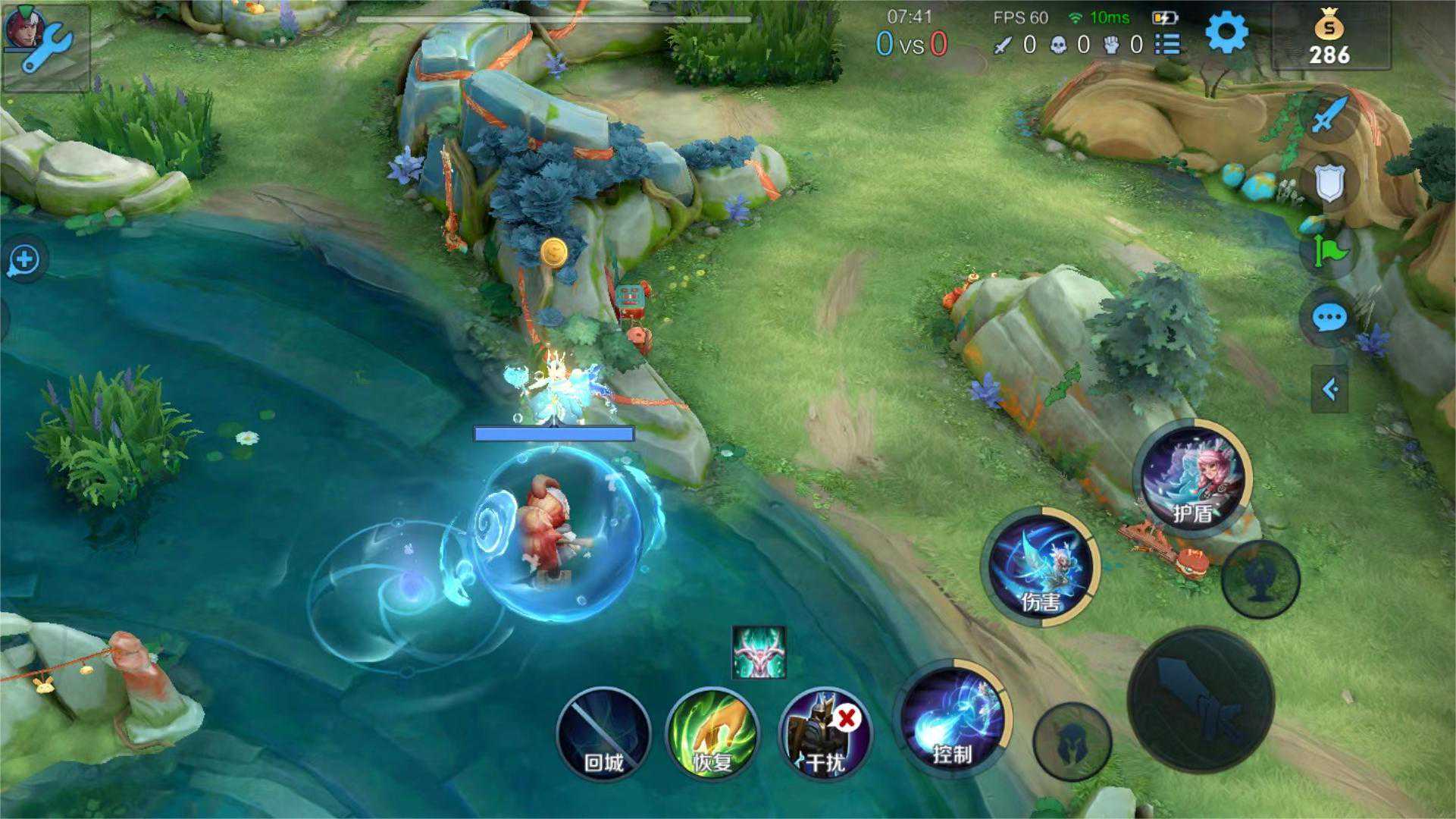Tap the target-tower attack button
1456x819 pixels.
1260,579
